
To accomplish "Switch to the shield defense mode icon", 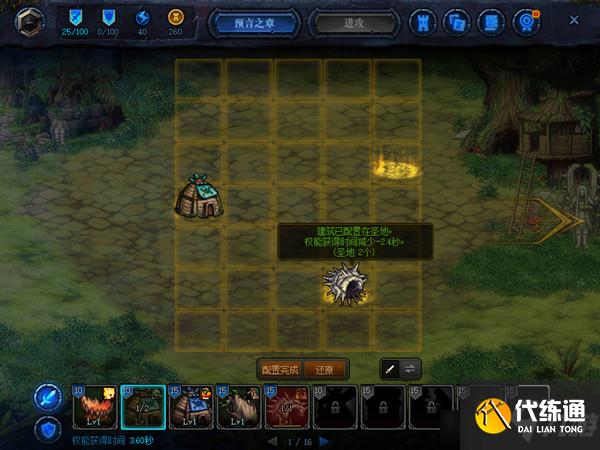I will click(48, 430).
